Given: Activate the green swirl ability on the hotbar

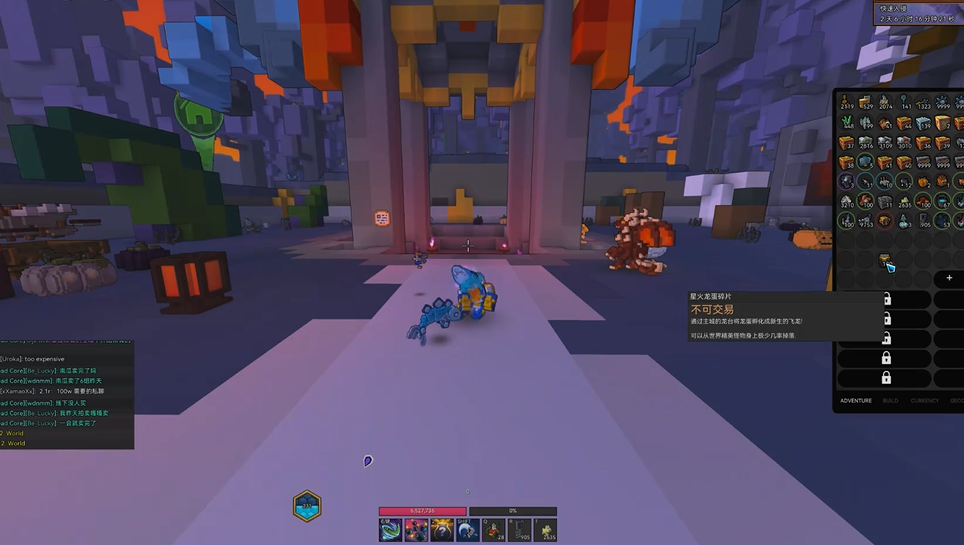Looking at the screenshot, I should 391,529.
